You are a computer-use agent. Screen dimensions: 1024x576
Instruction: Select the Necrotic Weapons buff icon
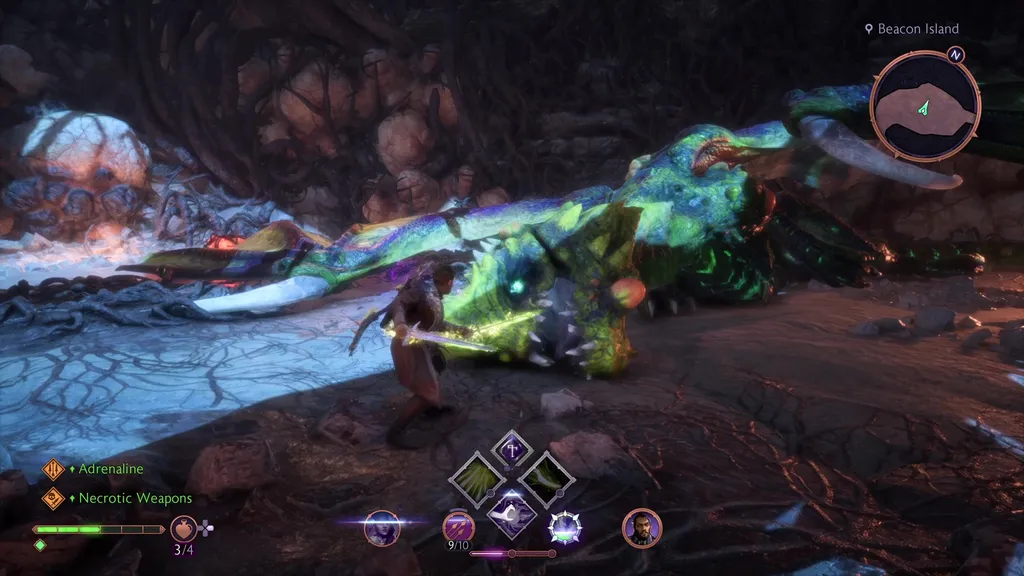click(53, 497)
